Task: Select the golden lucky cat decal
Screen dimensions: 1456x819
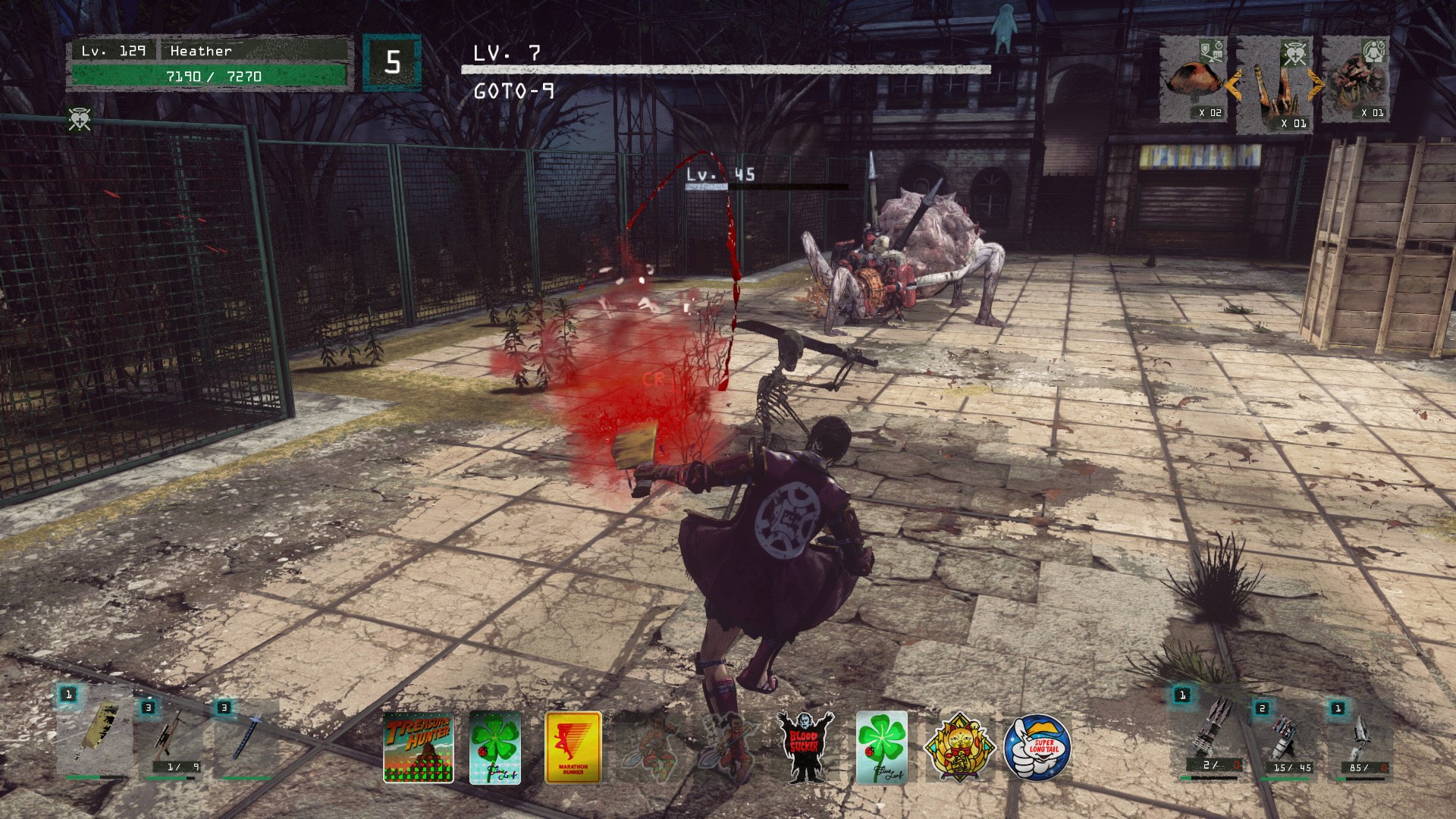Action: (959, 747)
